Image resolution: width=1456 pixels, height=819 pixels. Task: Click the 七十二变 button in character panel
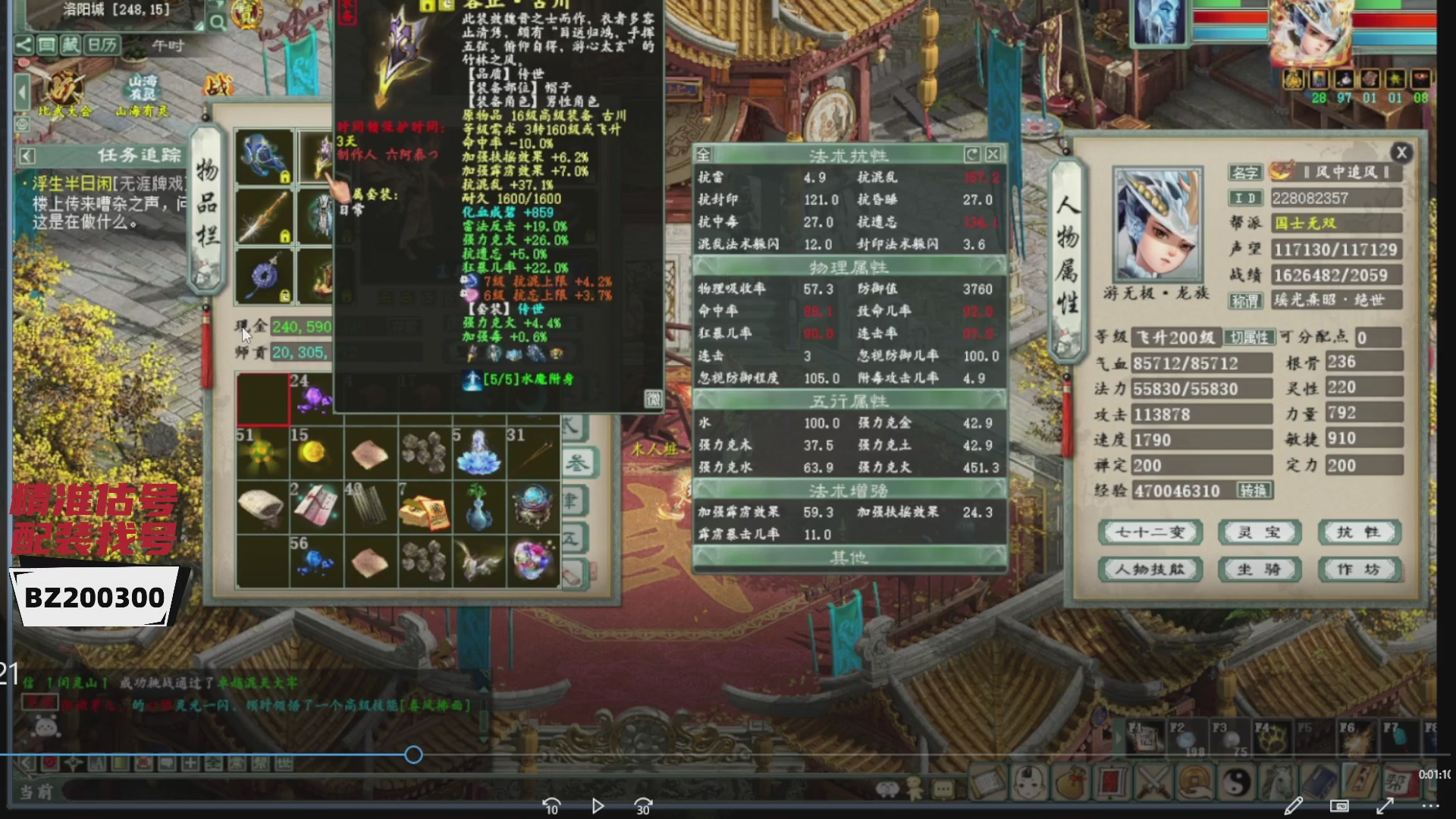tap(1150, 532)
